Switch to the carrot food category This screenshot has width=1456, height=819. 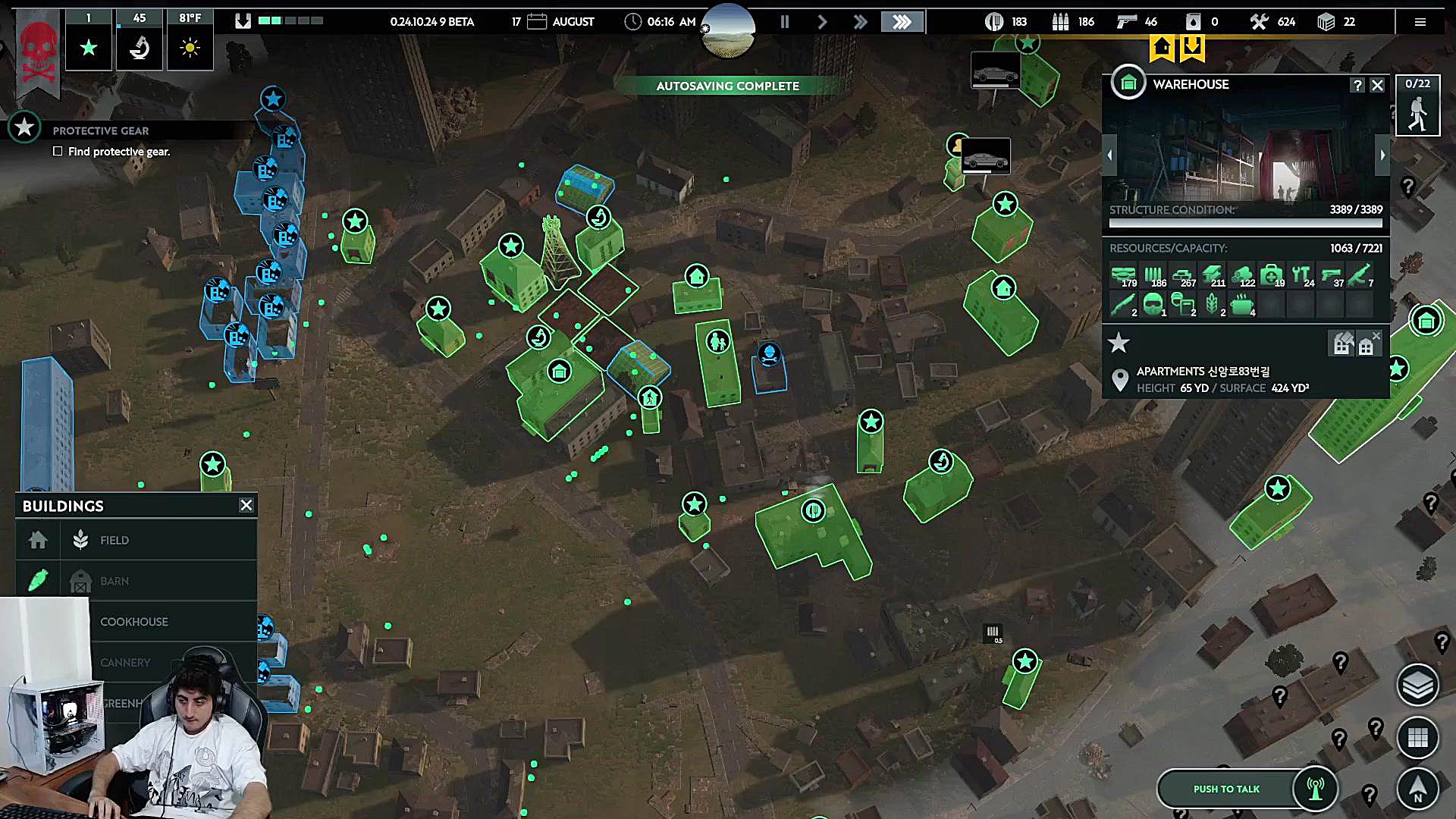point(38,580)
